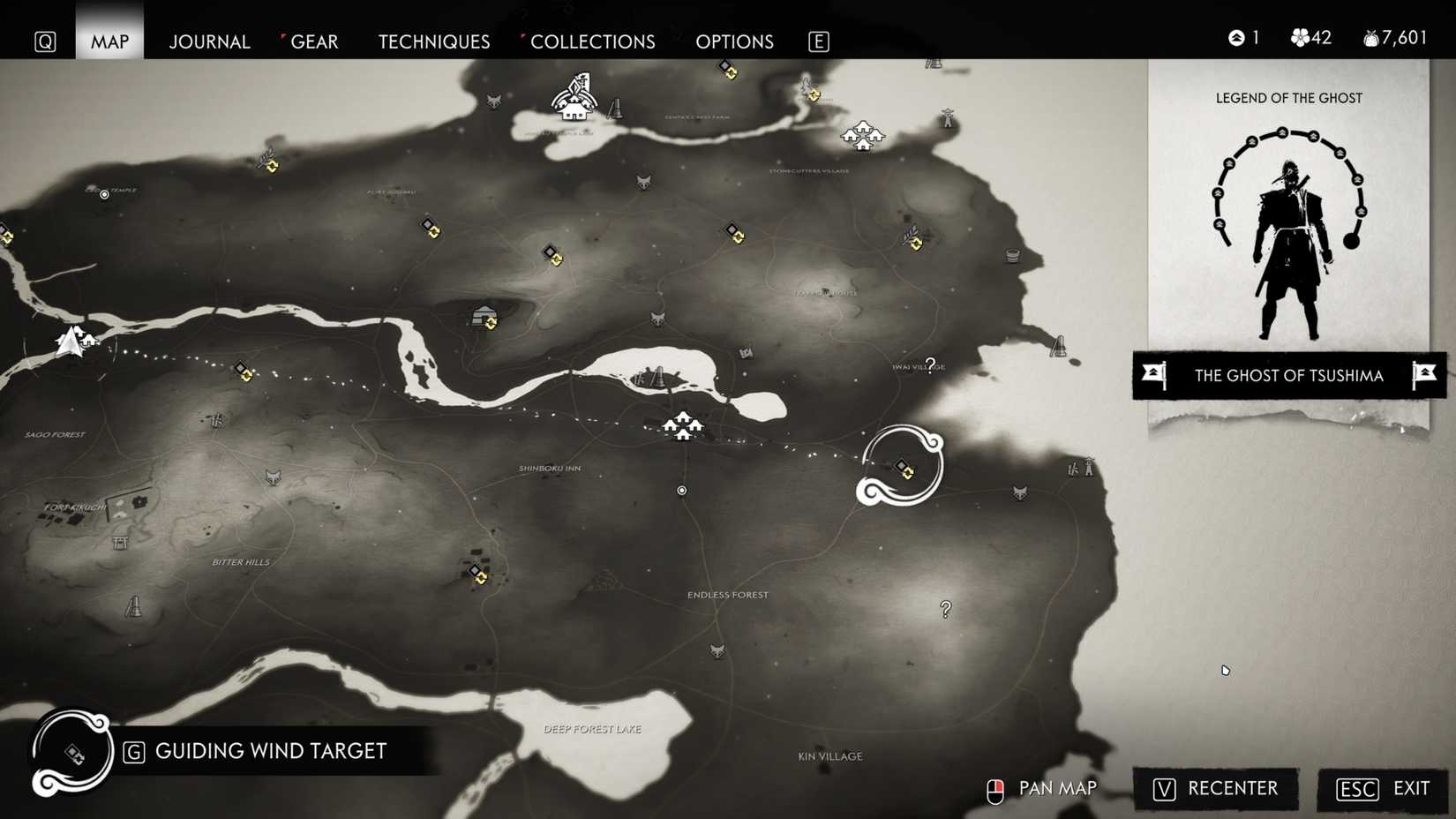Screen dimensions: 1456x819
Task: Click the large temple icon near Zenta's Crest Farm
Action: click(x=575, y=101)
